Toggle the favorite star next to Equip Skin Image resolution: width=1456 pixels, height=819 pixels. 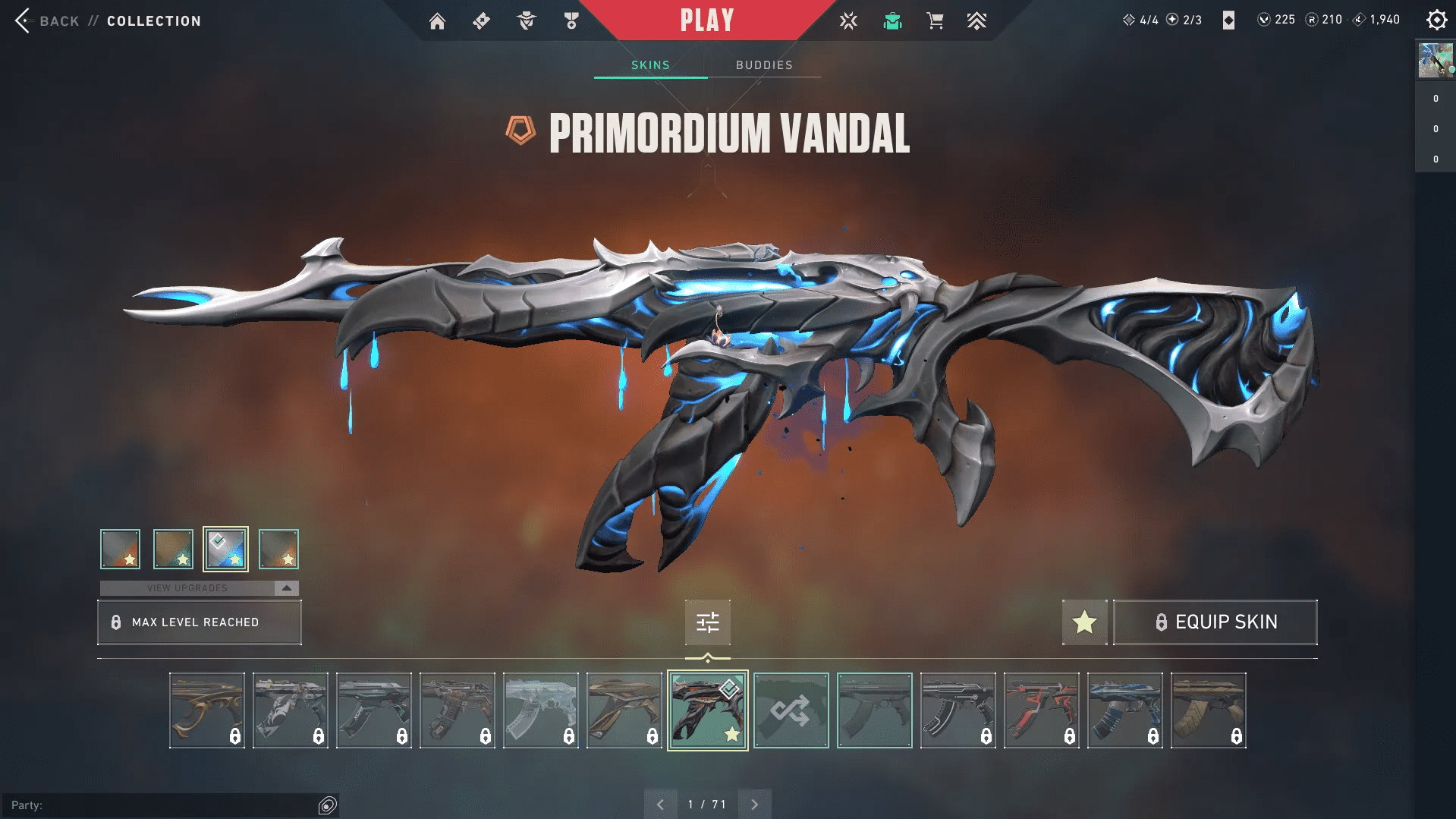(1084, 622)
